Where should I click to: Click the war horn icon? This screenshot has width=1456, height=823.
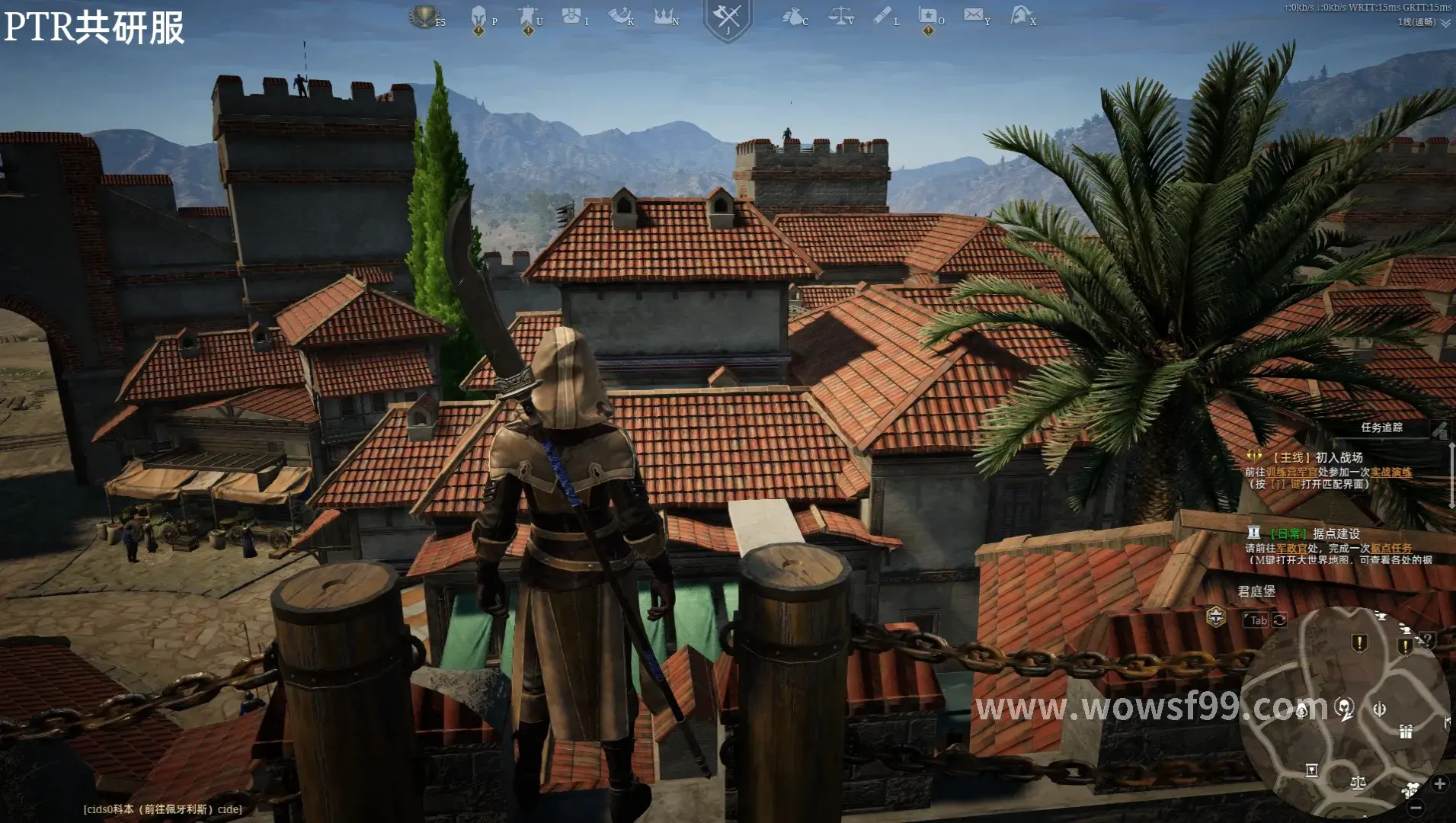619,16
